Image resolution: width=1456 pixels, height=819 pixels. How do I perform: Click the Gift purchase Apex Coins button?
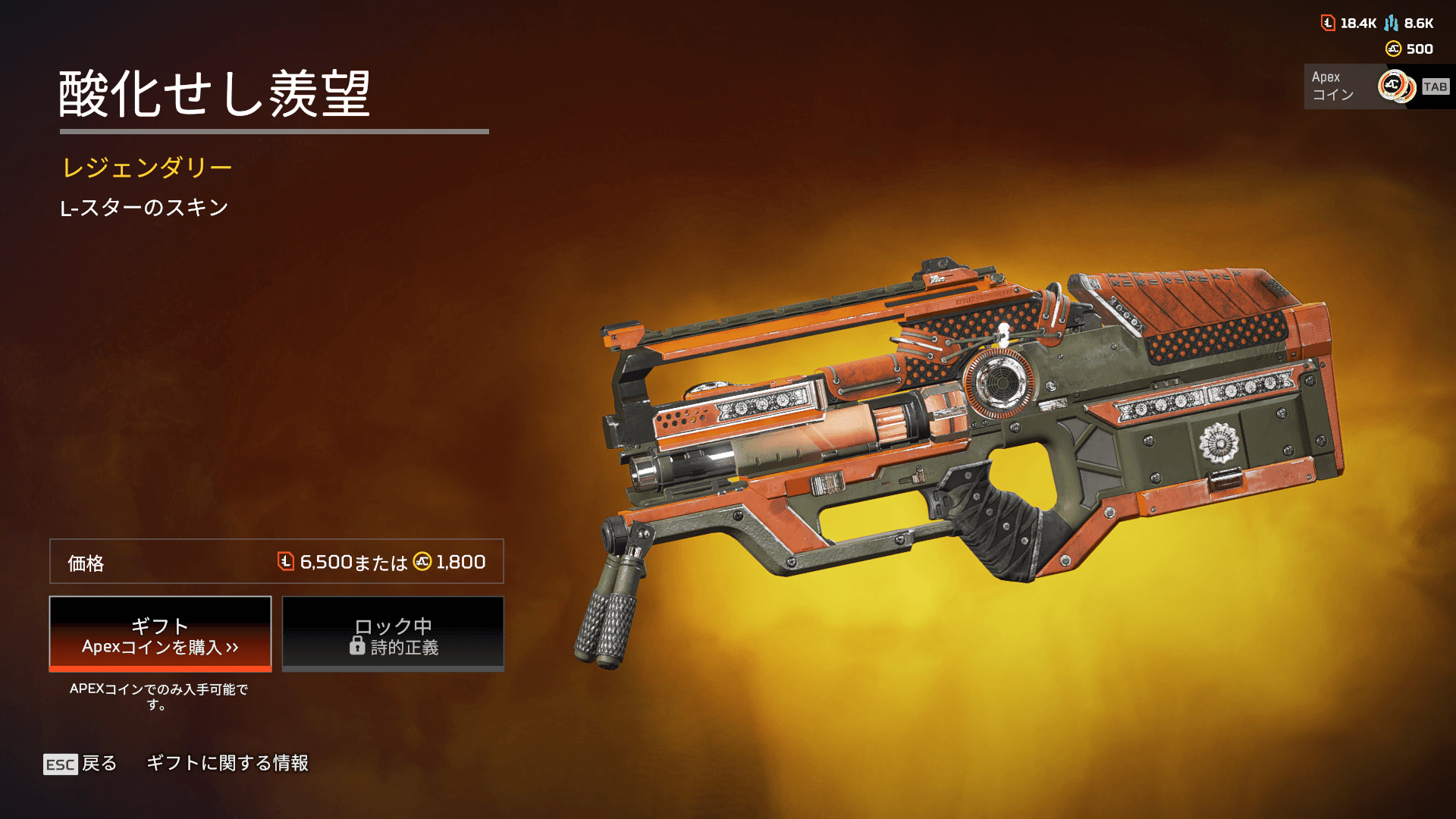pyautogui.click(x=160, y=635)
